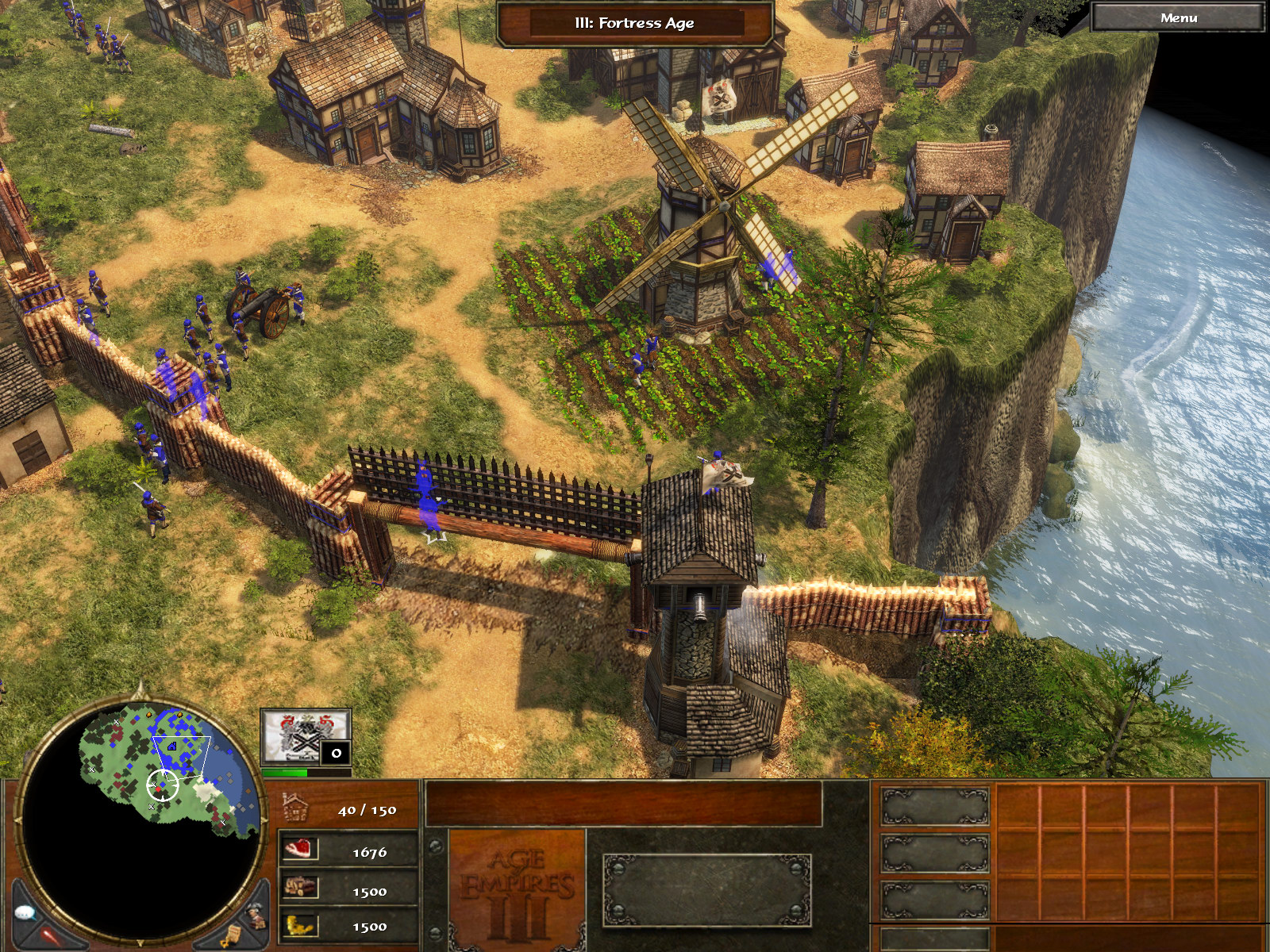Click the explorer portrait button by the minimap
This screenshot has width=1270, height=952.
pyautogui.click(x=256, y=915)
